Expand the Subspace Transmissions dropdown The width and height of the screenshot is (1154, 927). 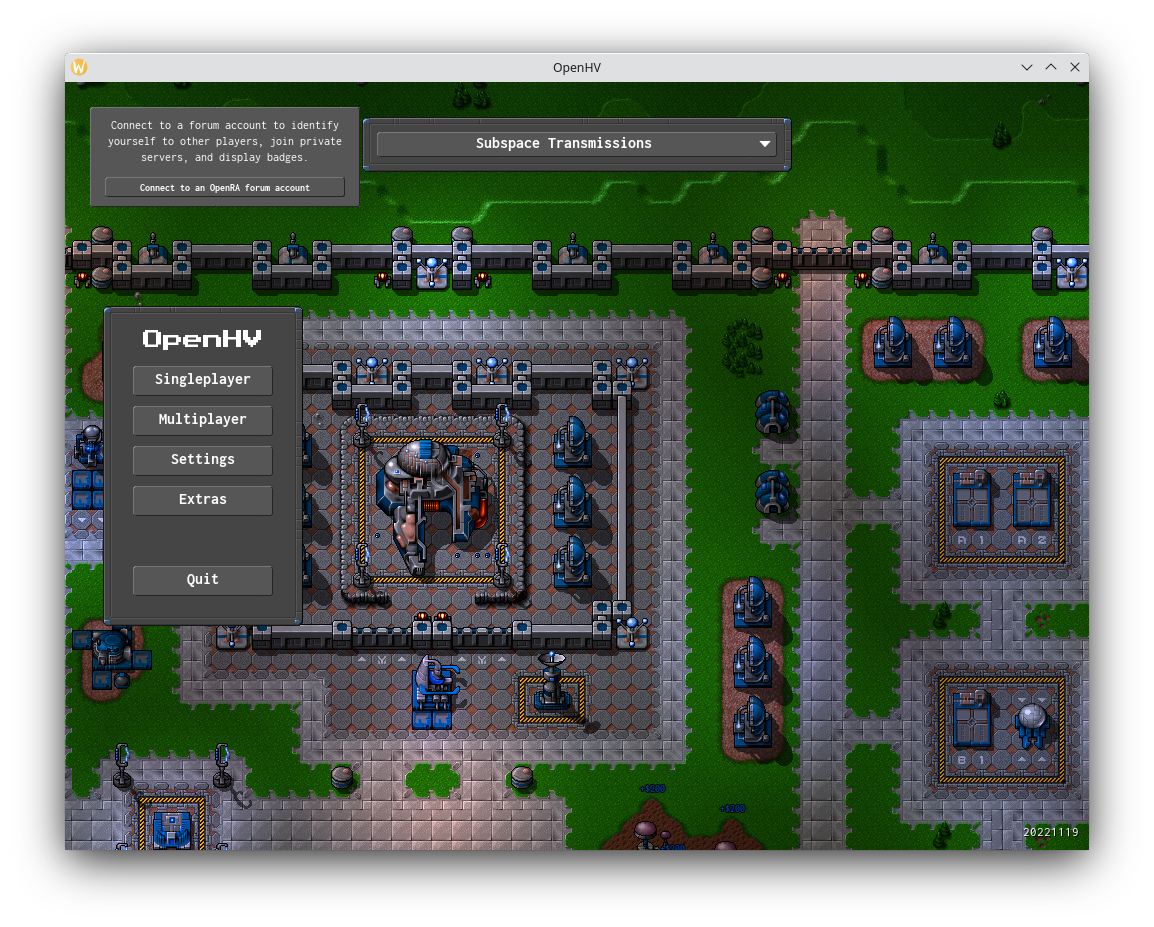[x=576, y=144]
